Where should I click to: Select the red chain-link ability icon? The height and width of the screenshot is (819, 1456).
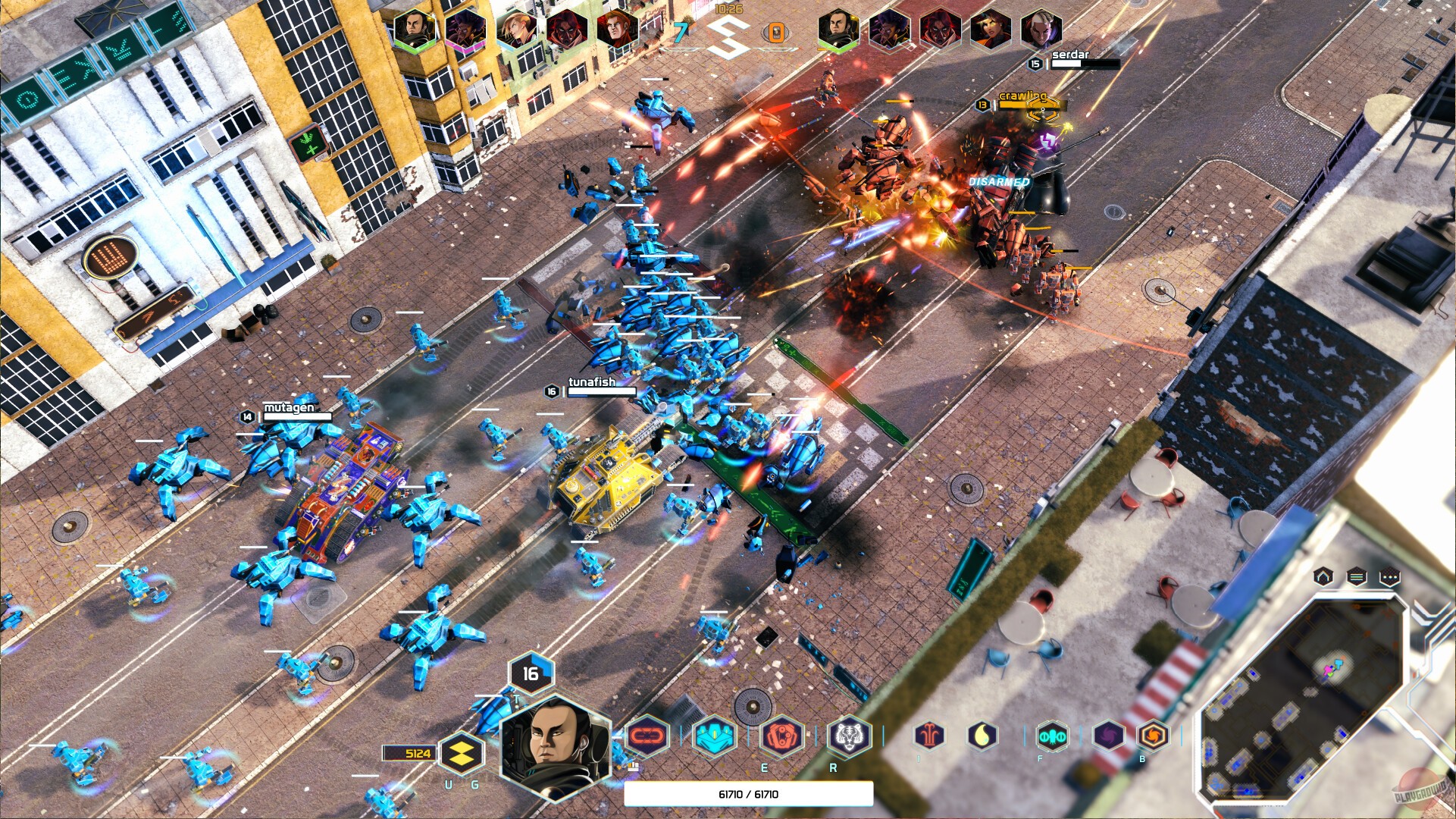[x=647, y=736]
